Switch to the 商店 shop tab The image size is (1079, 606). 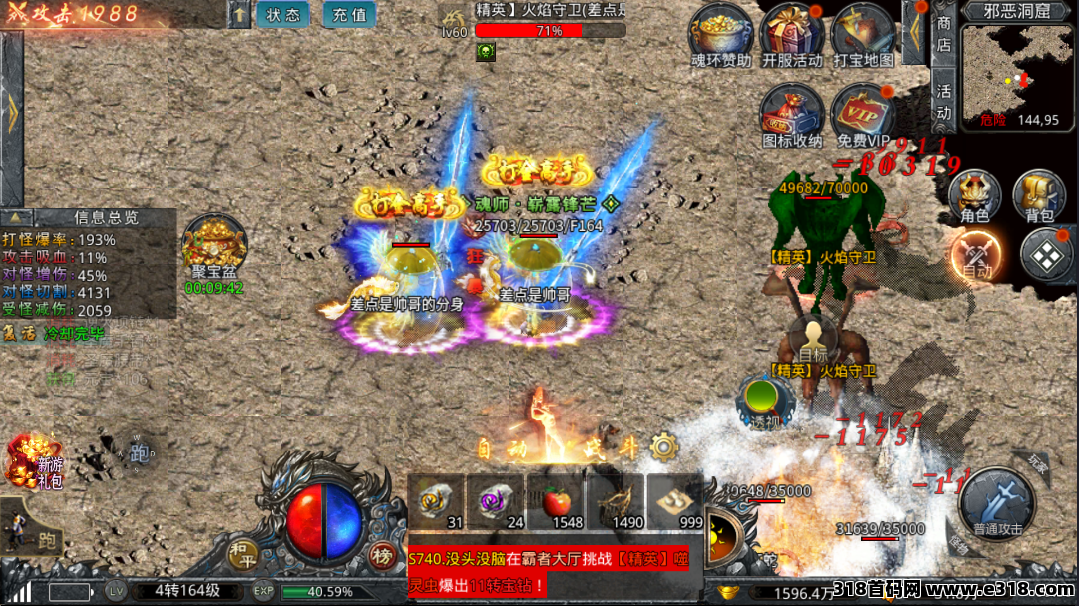point(944,34)
